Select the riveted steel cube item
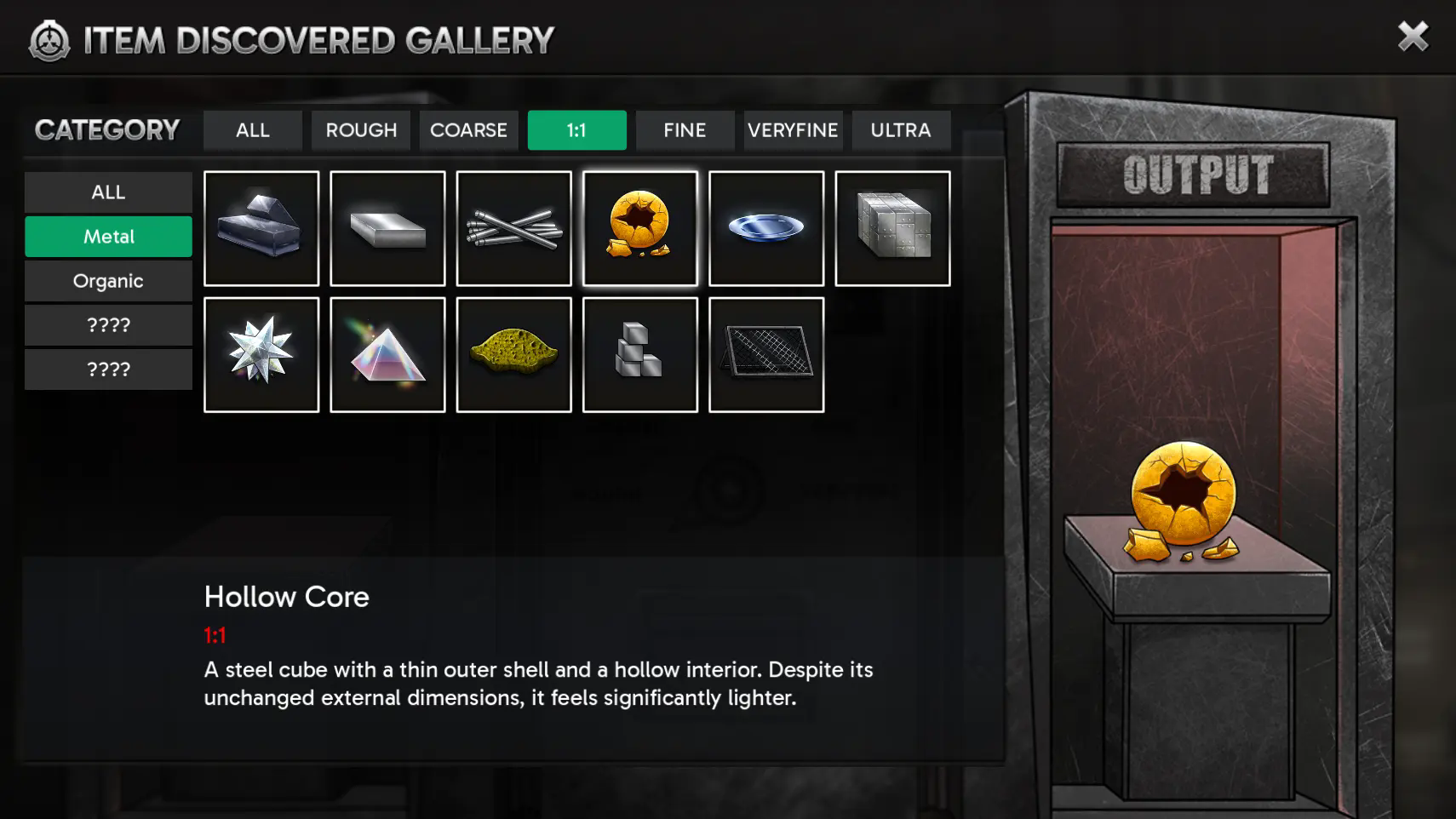Screen dimensions: 1456x819 pos(892,228)
